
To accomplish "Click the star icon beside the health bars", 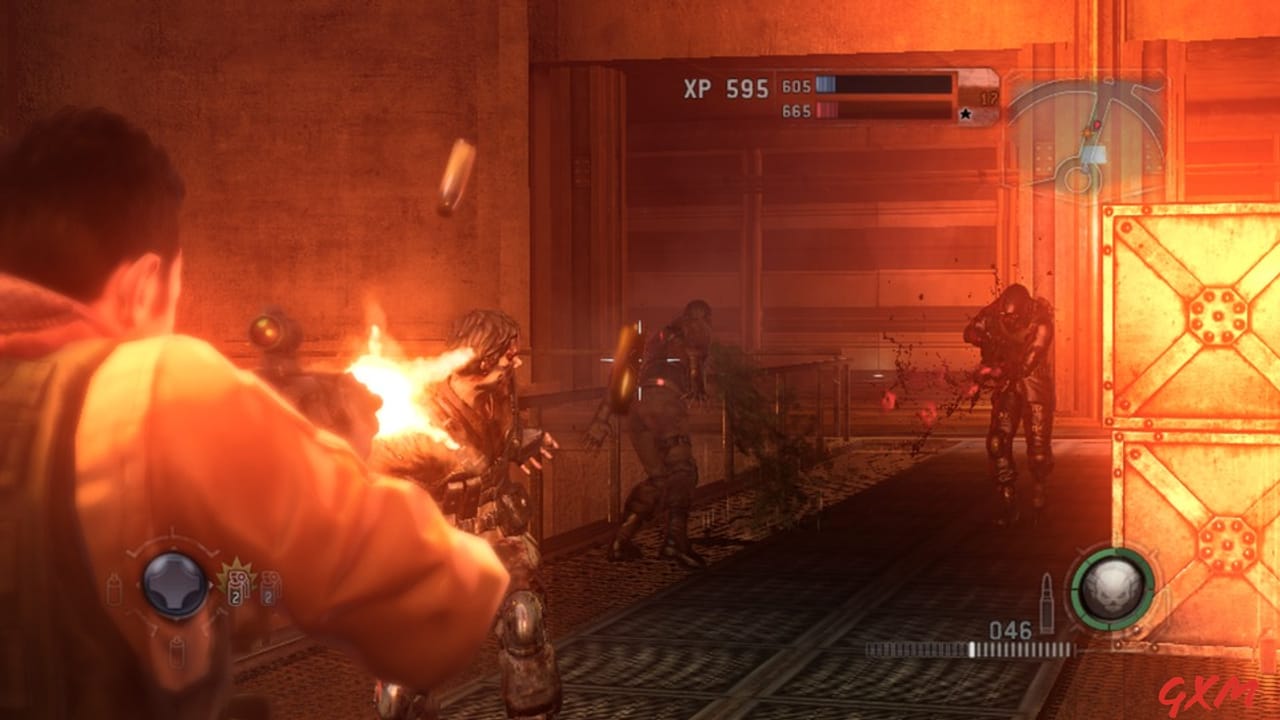I will pyautogui.click(x=966, y=112).
